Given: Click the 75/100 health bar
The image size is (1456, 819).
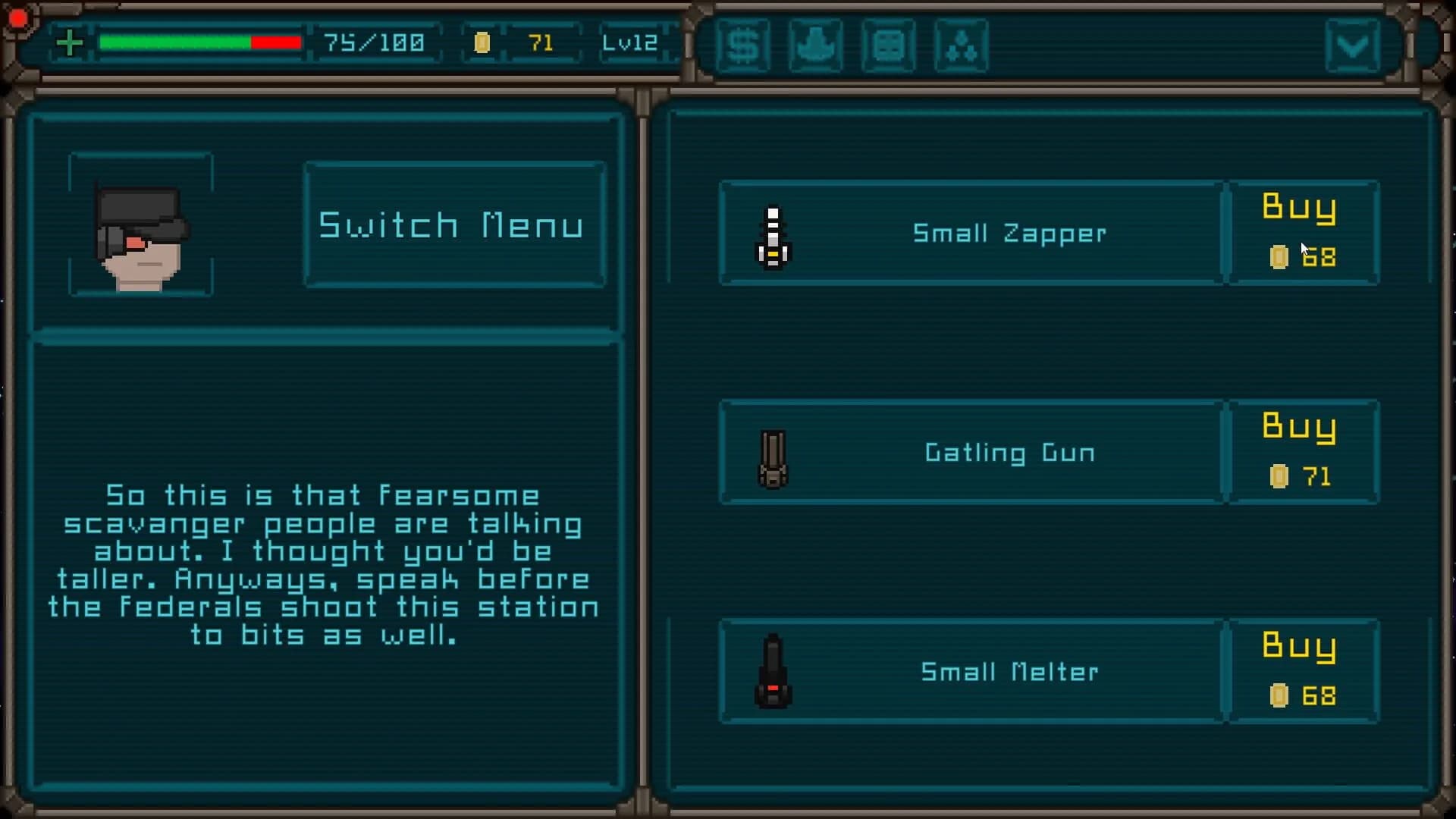Looking at the screenshot, I should pos(201,43).
